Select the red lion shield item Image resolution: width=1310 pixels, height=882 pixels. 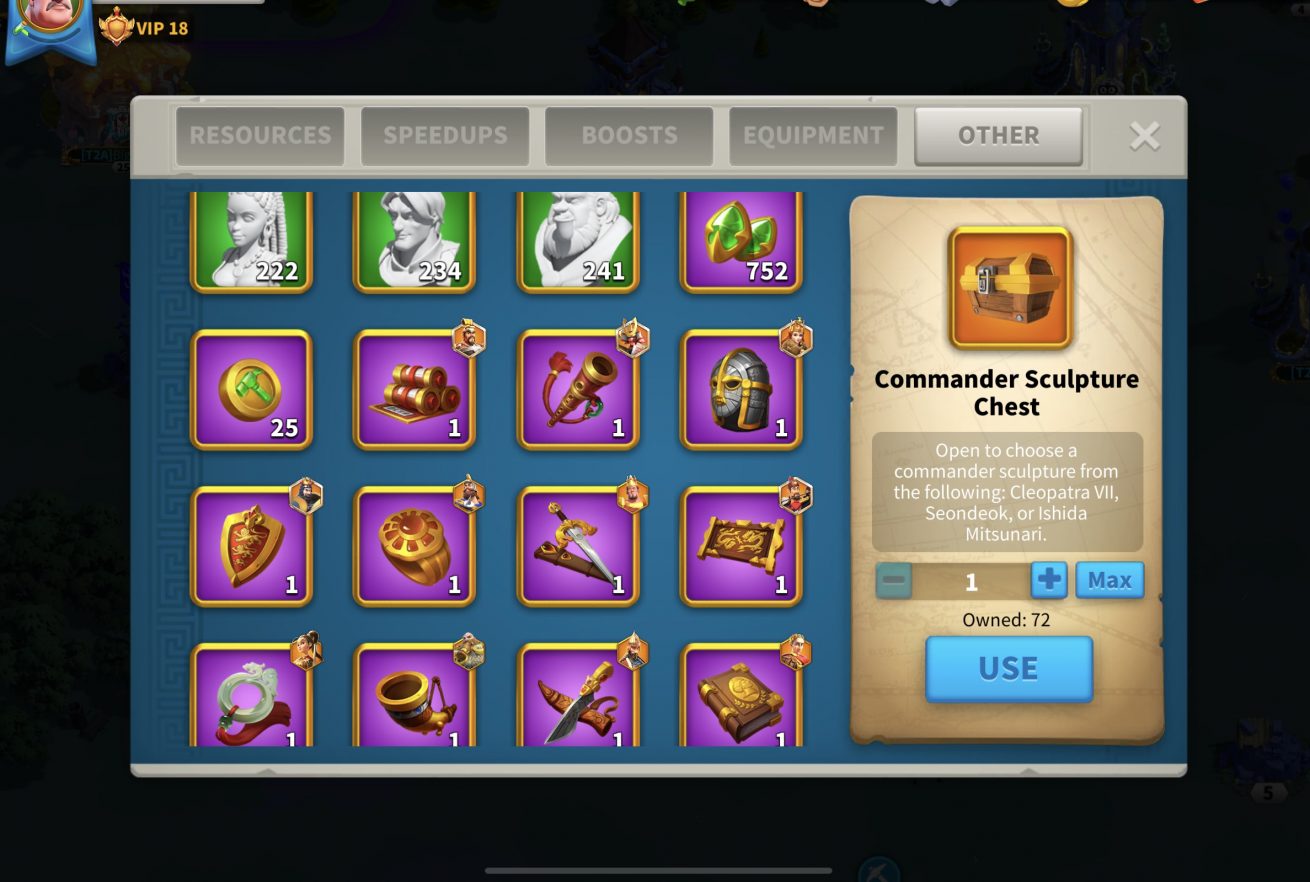[251, 546]
